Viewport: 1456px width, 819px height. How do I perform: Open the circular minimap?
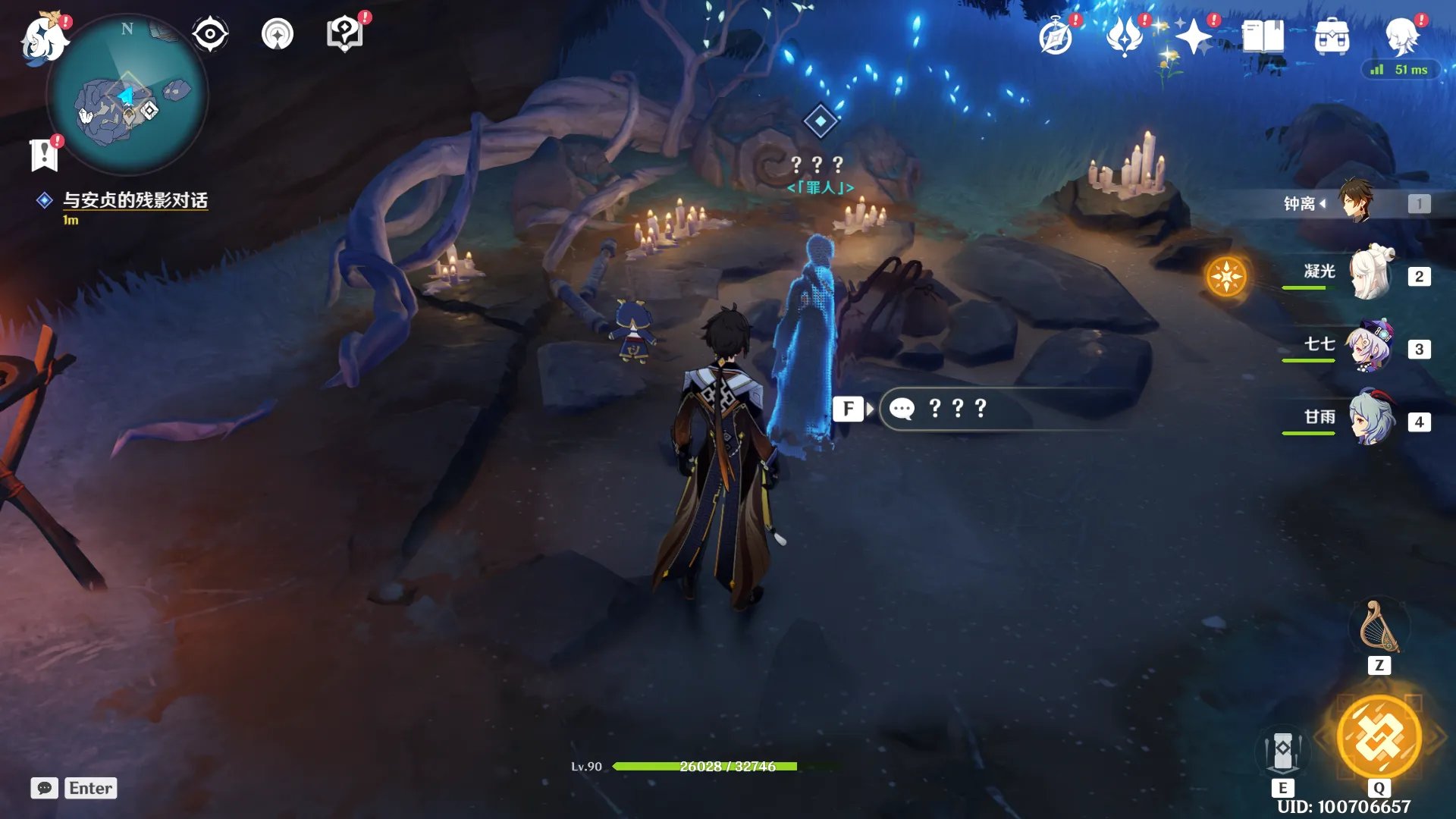pos(127,96)
